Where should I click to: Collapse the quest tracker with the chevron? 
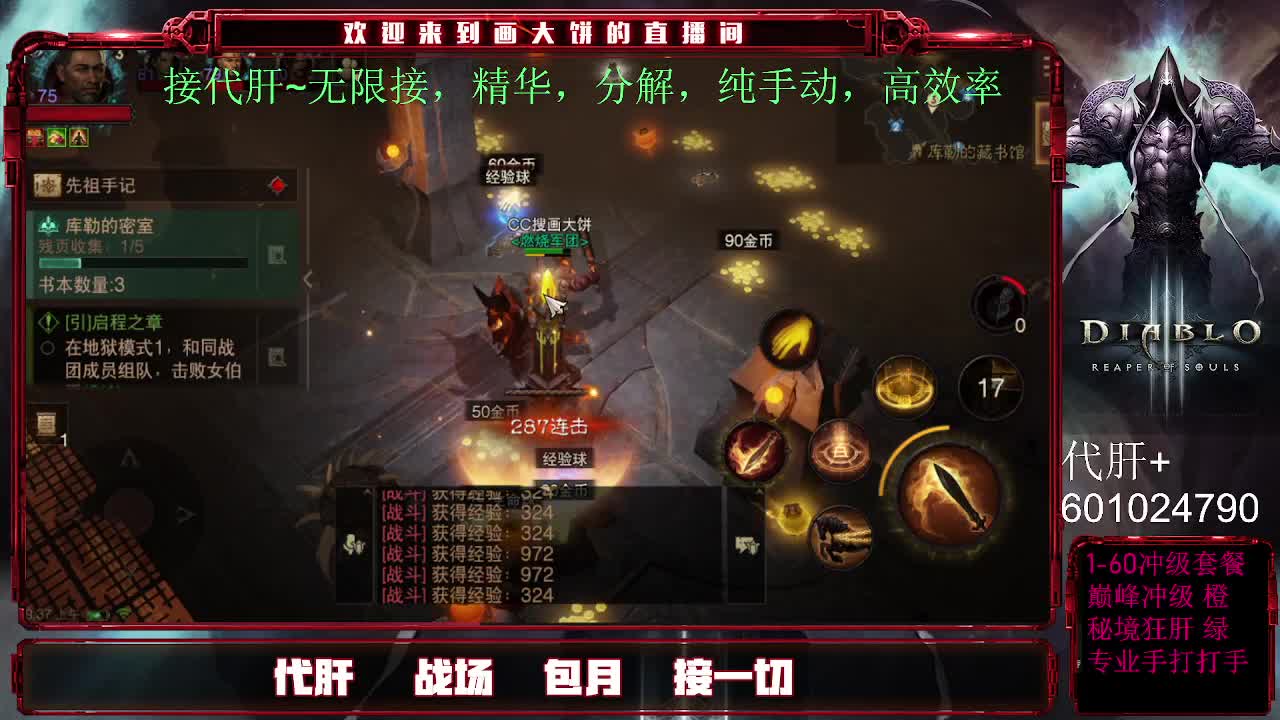[306, 276]
